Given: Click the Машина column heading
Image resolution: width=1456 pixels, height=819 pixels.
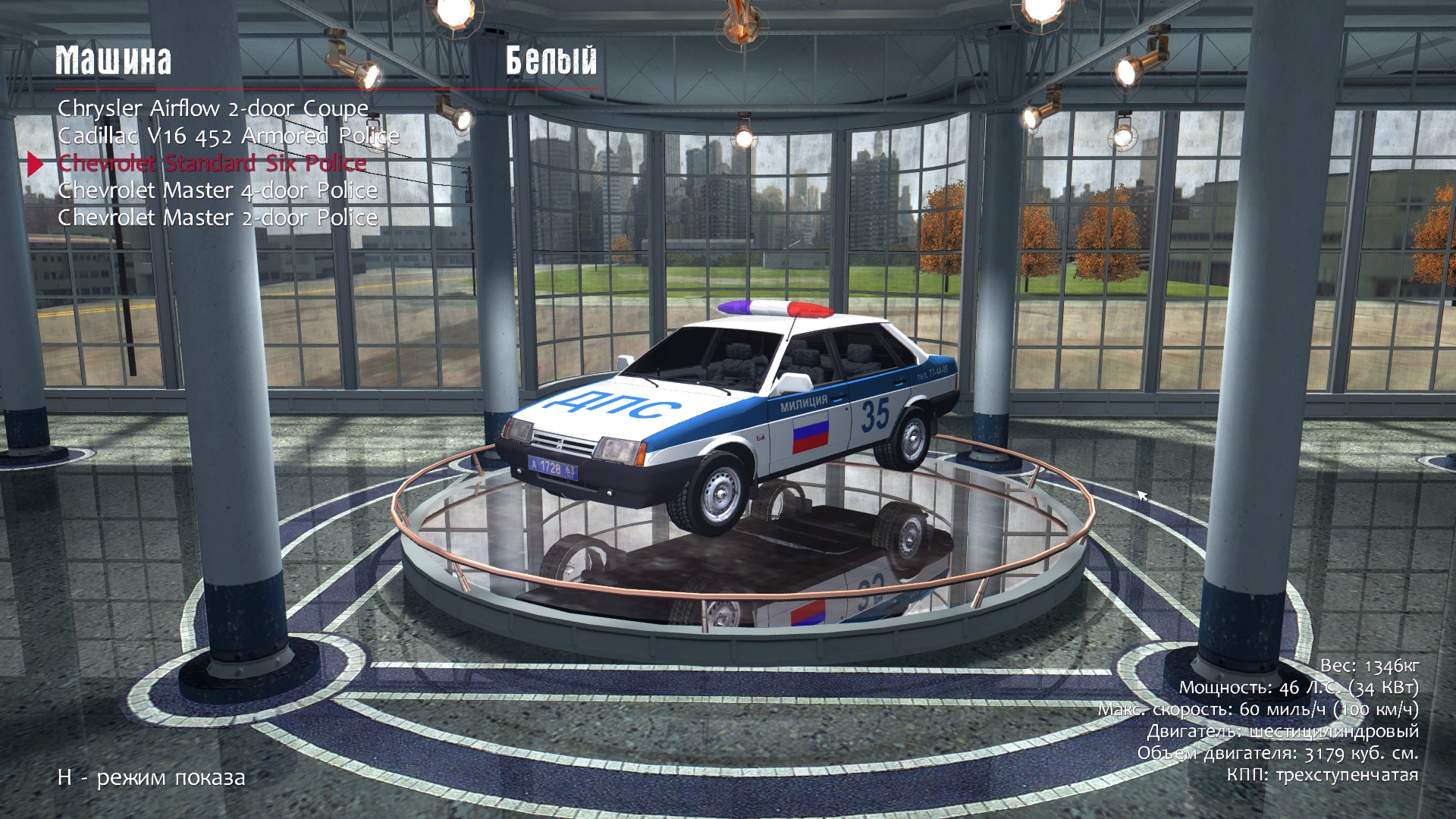Looking at the screenshot, I should [114, 61].
